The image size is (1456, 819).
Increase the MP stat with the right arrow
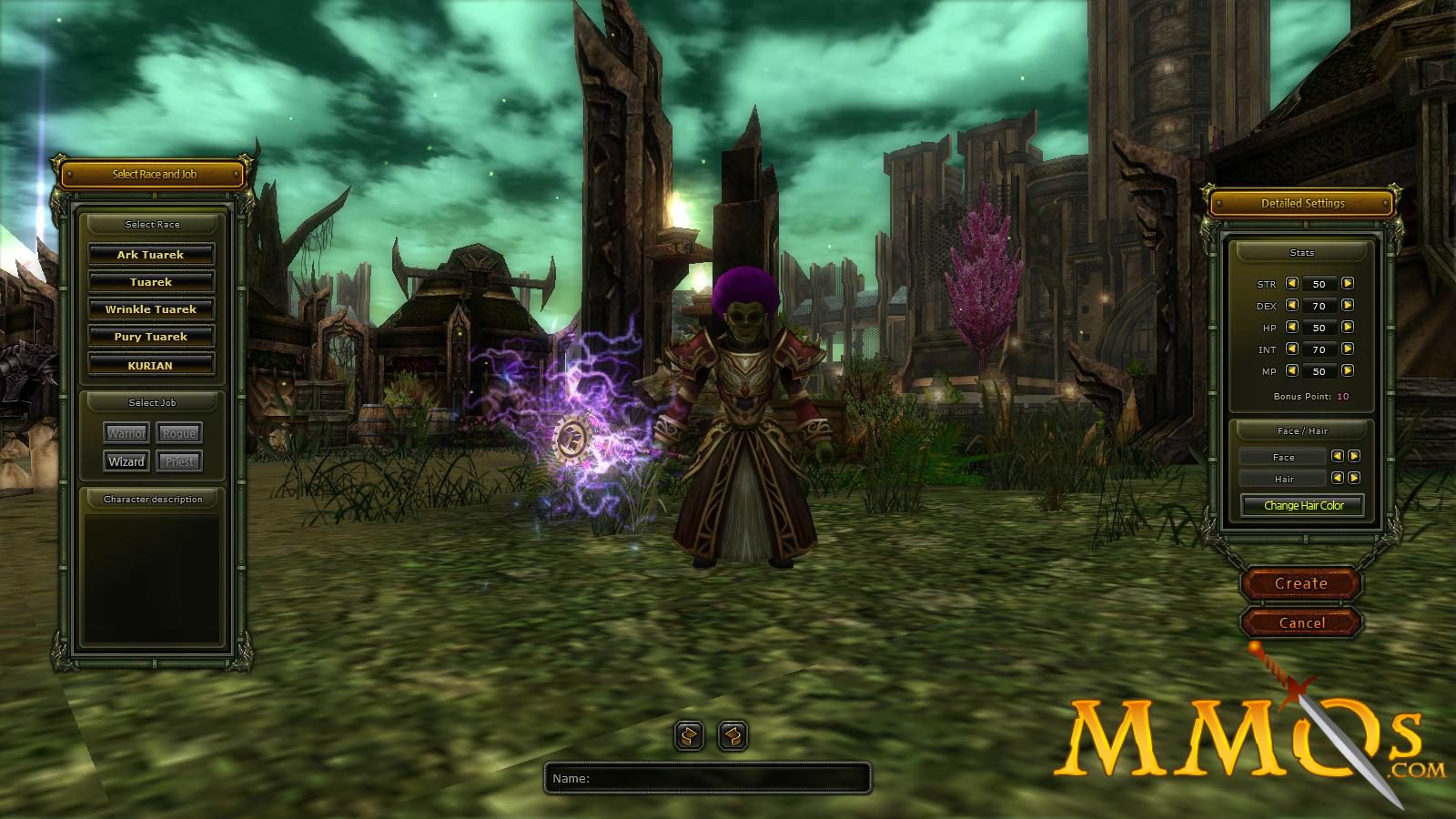tap(1346, 371)
